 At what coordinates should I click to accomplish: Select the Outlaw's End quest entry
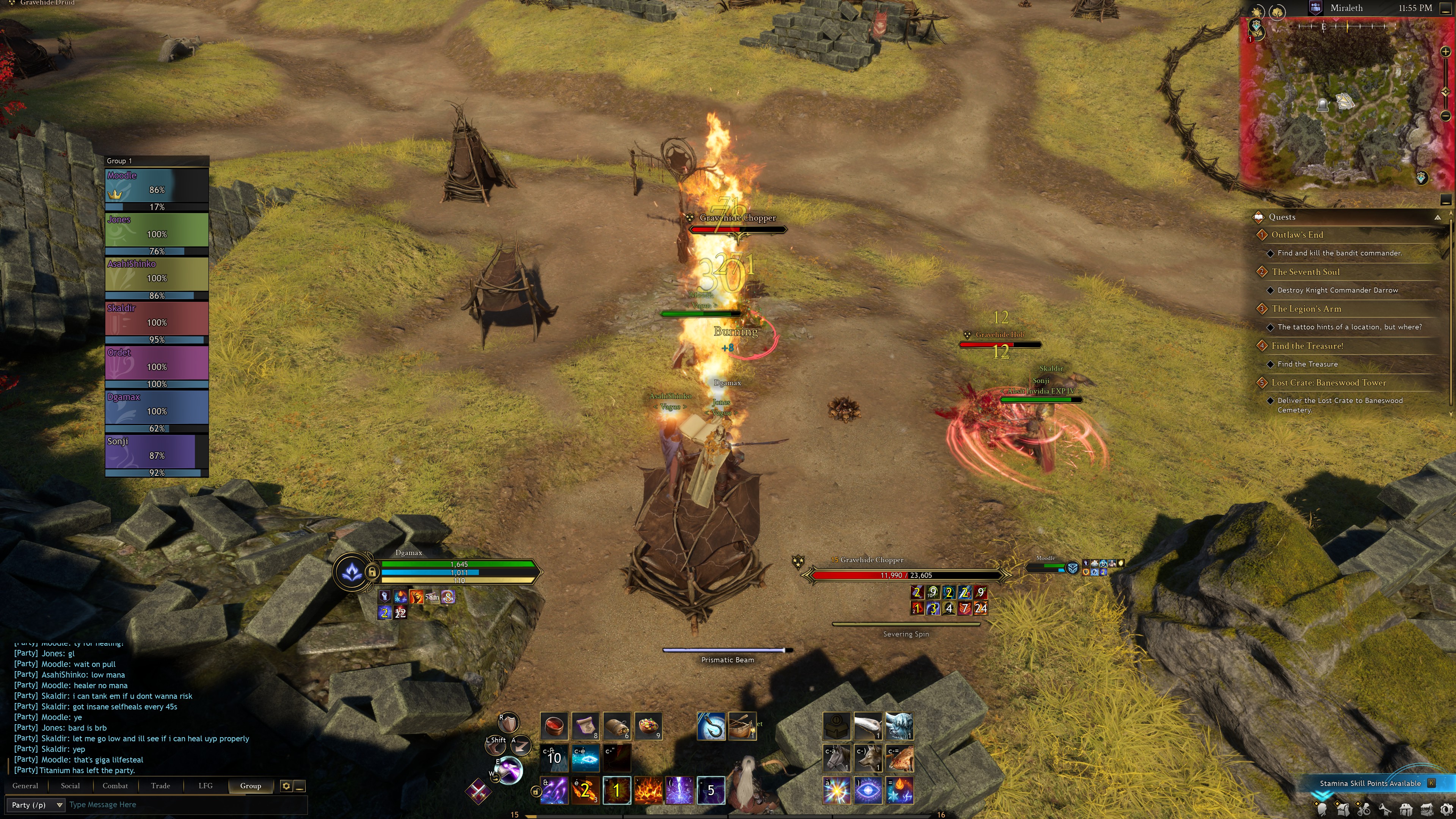1297,235
